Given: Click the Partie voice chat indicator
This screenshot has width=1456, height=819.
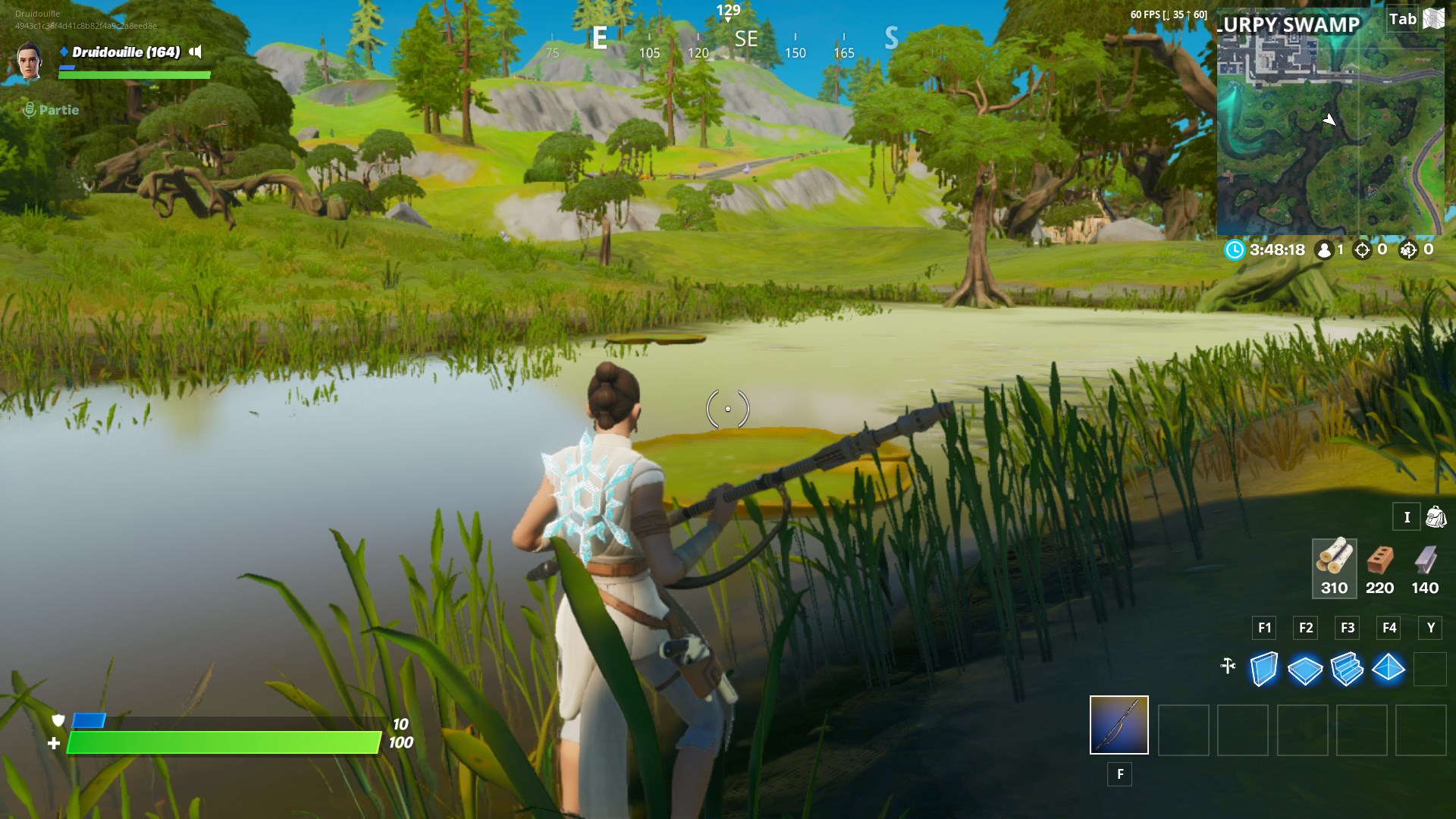Looking at the screenshot, I should [x=51, y=110].
